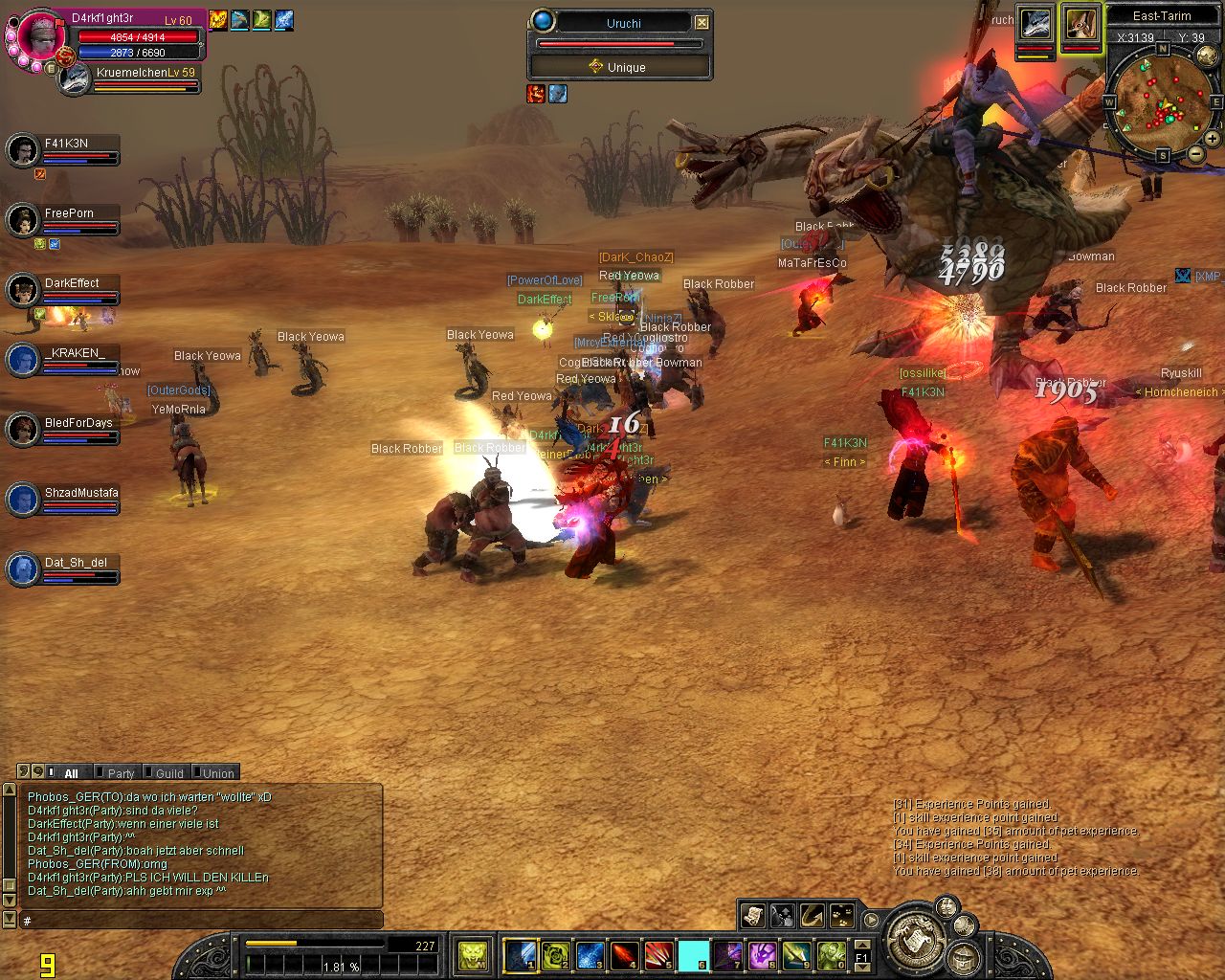Zoom out the minimap with minus button
The image size is (1225, 980).
point(1195,154)
